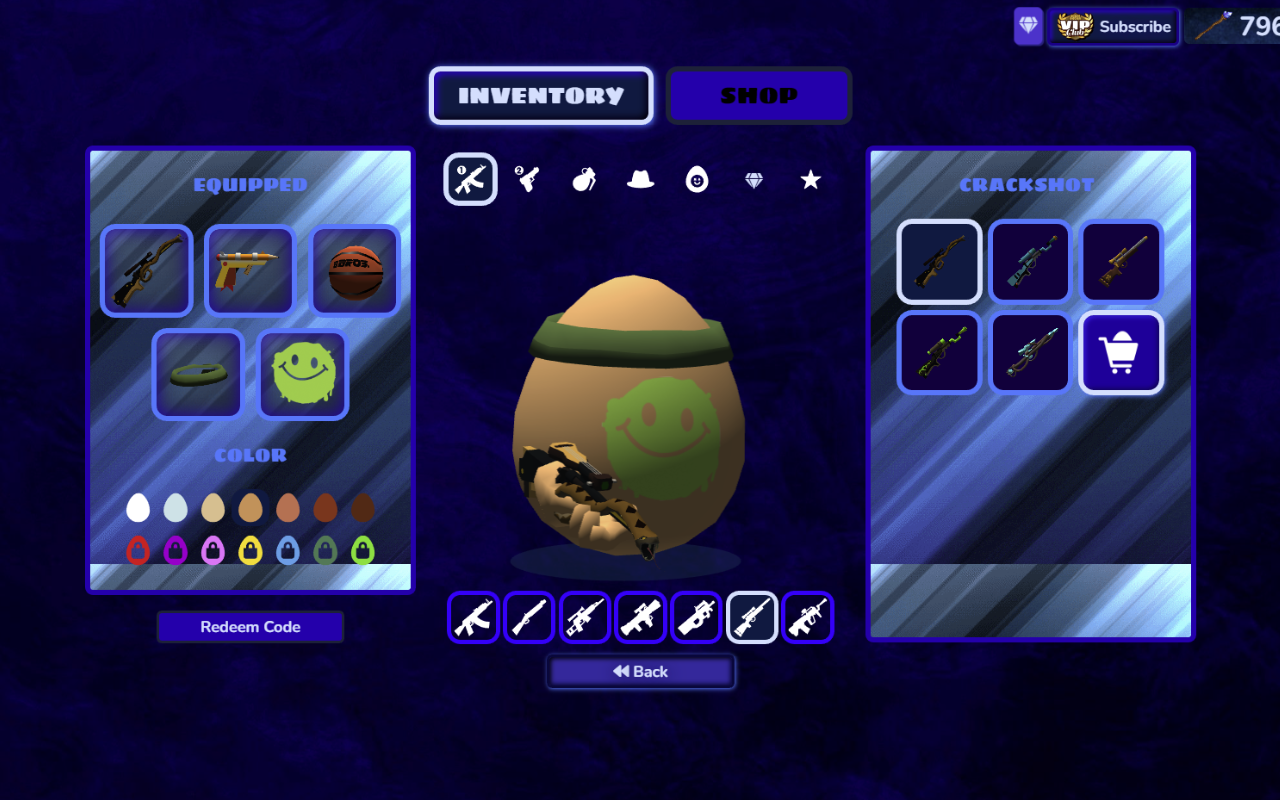
Task: Open the gems category via diamond icon
Action: (753, 179)
